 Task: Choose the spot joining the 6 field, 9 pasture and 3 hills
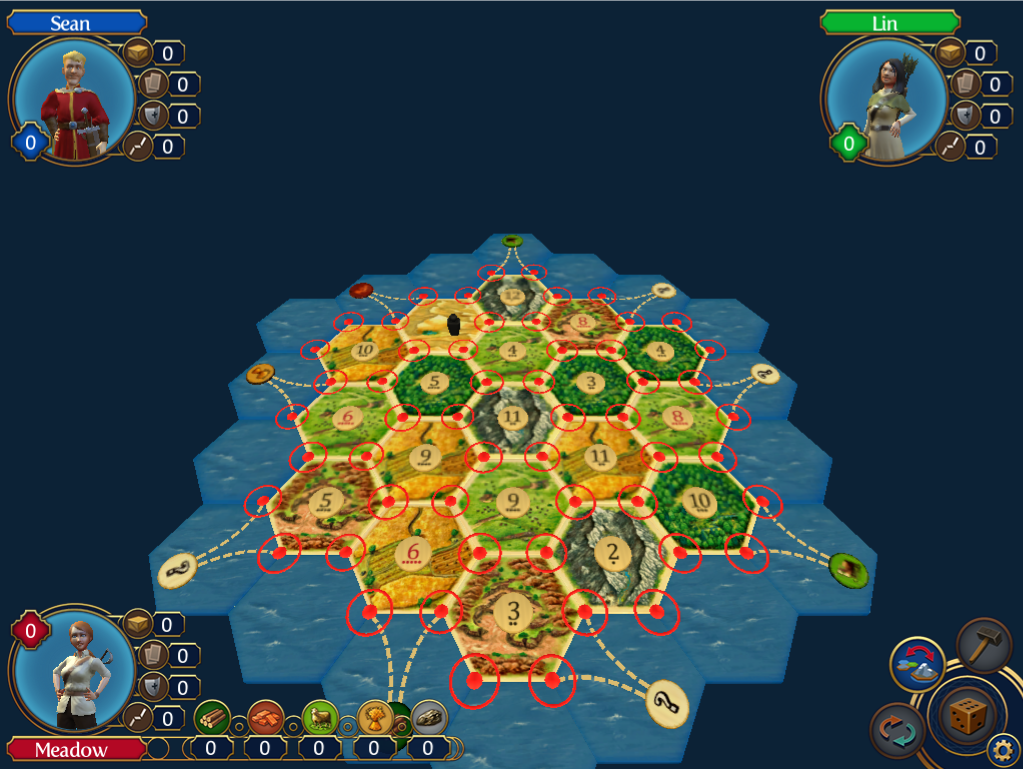[479, 551]
